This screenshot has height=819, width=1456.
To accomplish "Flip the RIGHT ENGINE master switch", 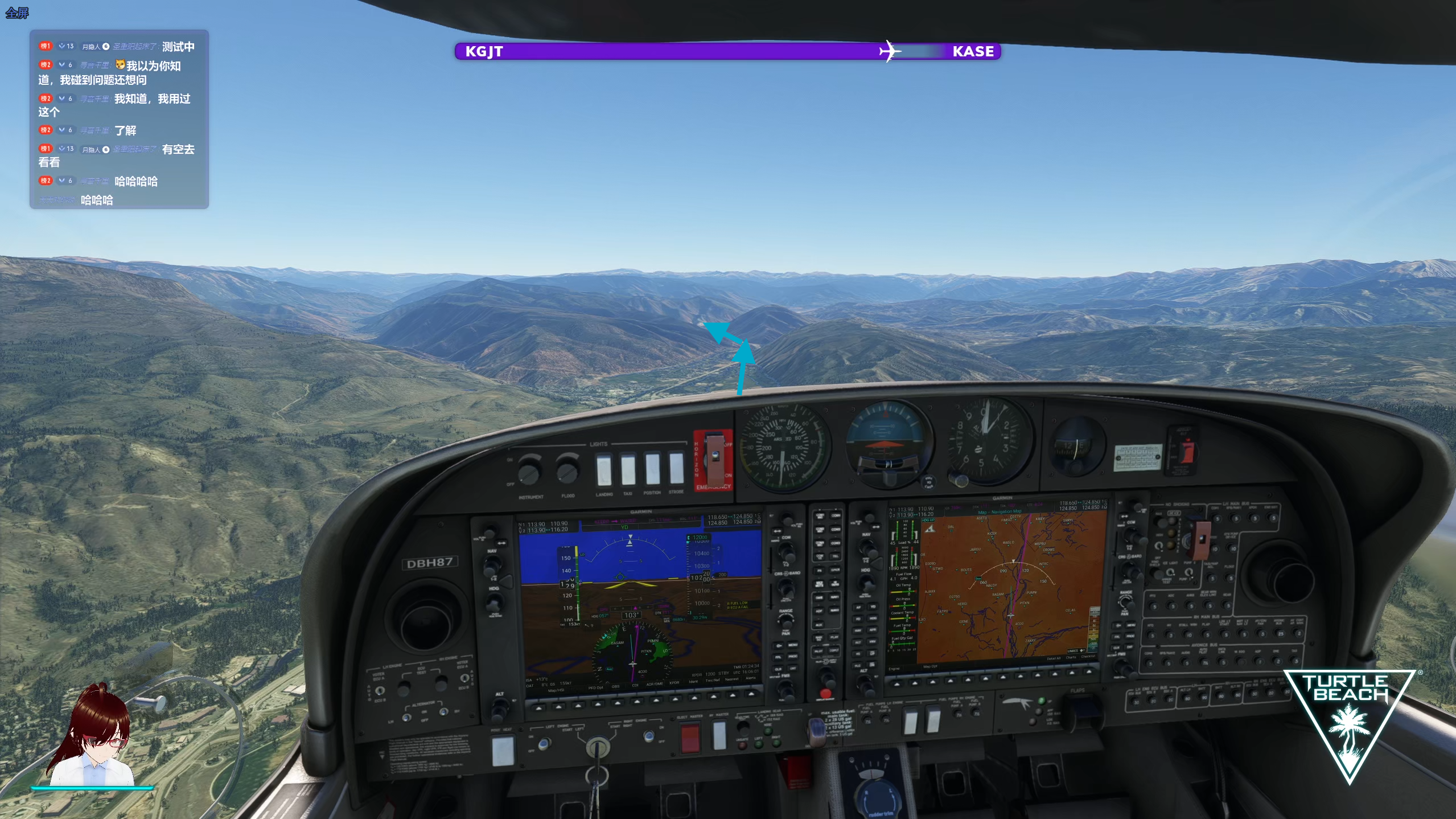I will coord(648,737).
